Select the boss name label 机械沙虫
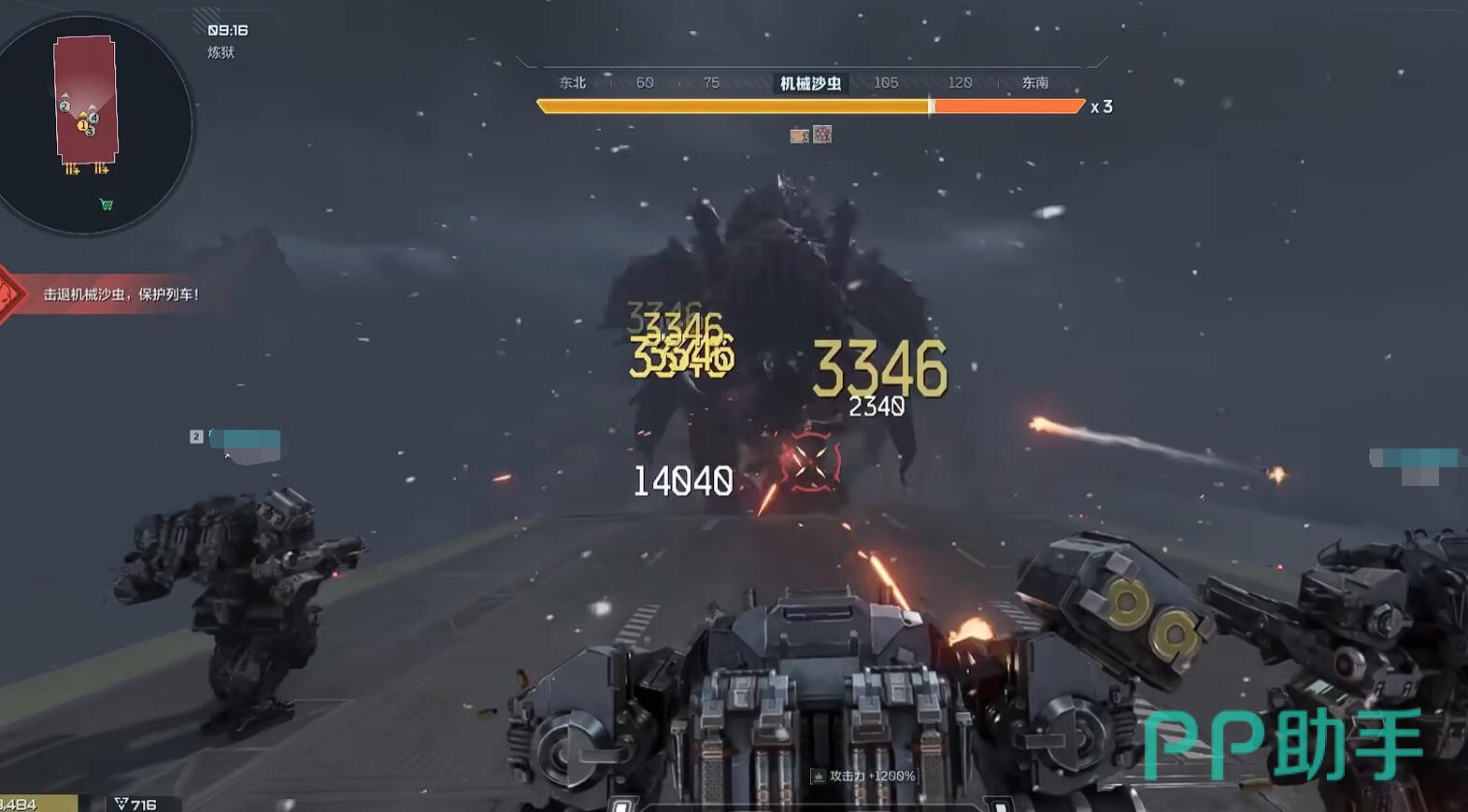This screenshot has width=1468, height=812. [x=810, y=83]
